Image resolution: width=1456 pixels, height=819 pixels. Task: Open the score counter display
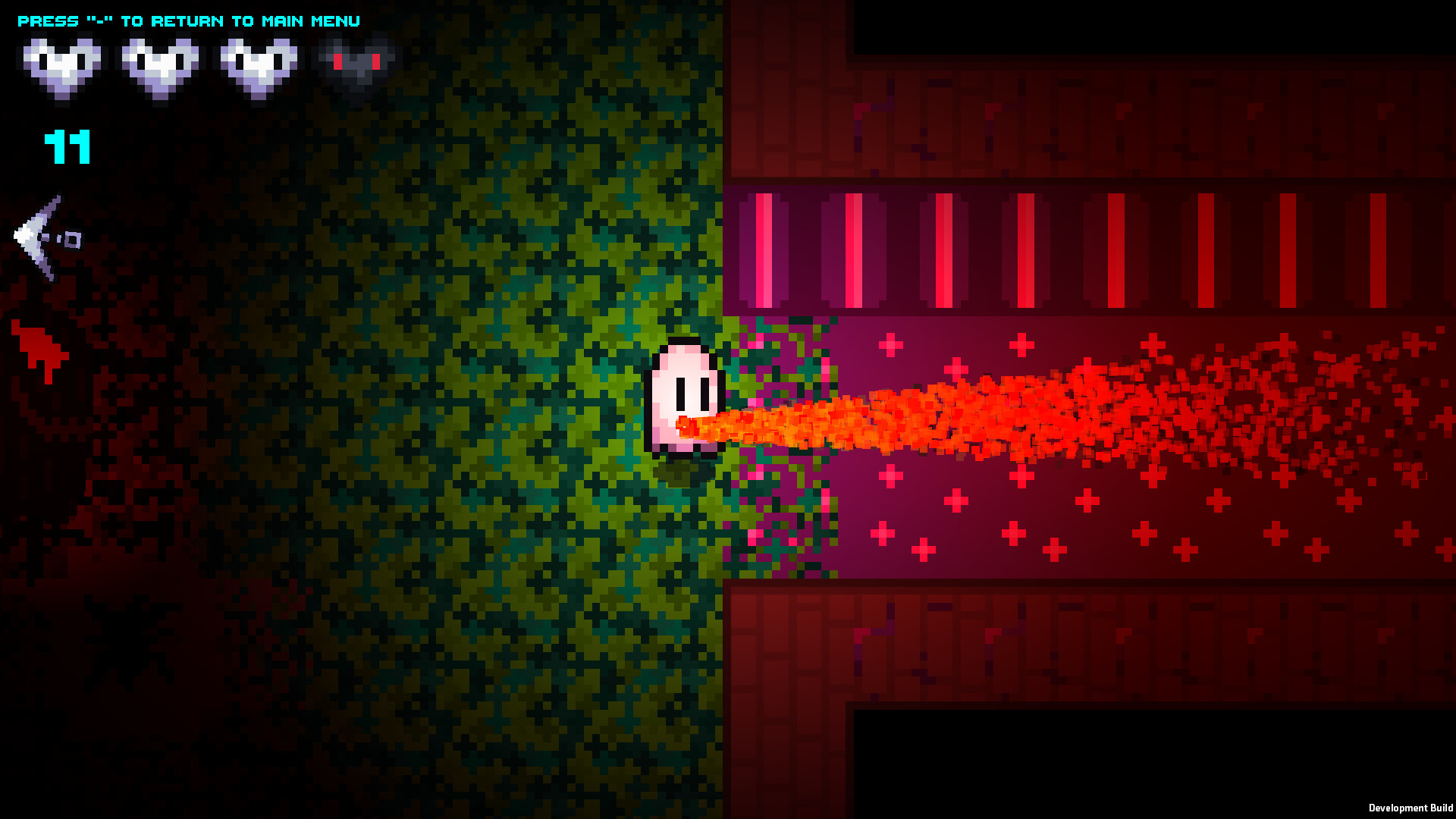click(67, 148)
